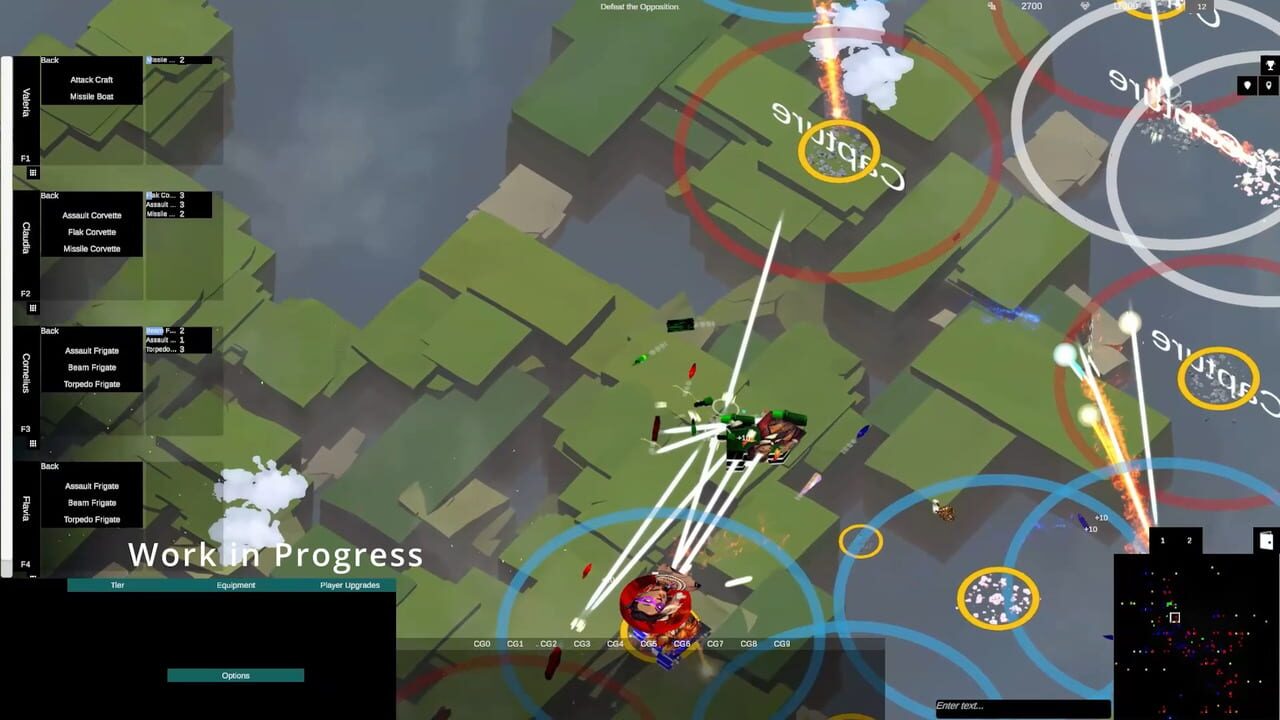
Task: Select the right map pin marker icon
Action: coord(1269,86)
